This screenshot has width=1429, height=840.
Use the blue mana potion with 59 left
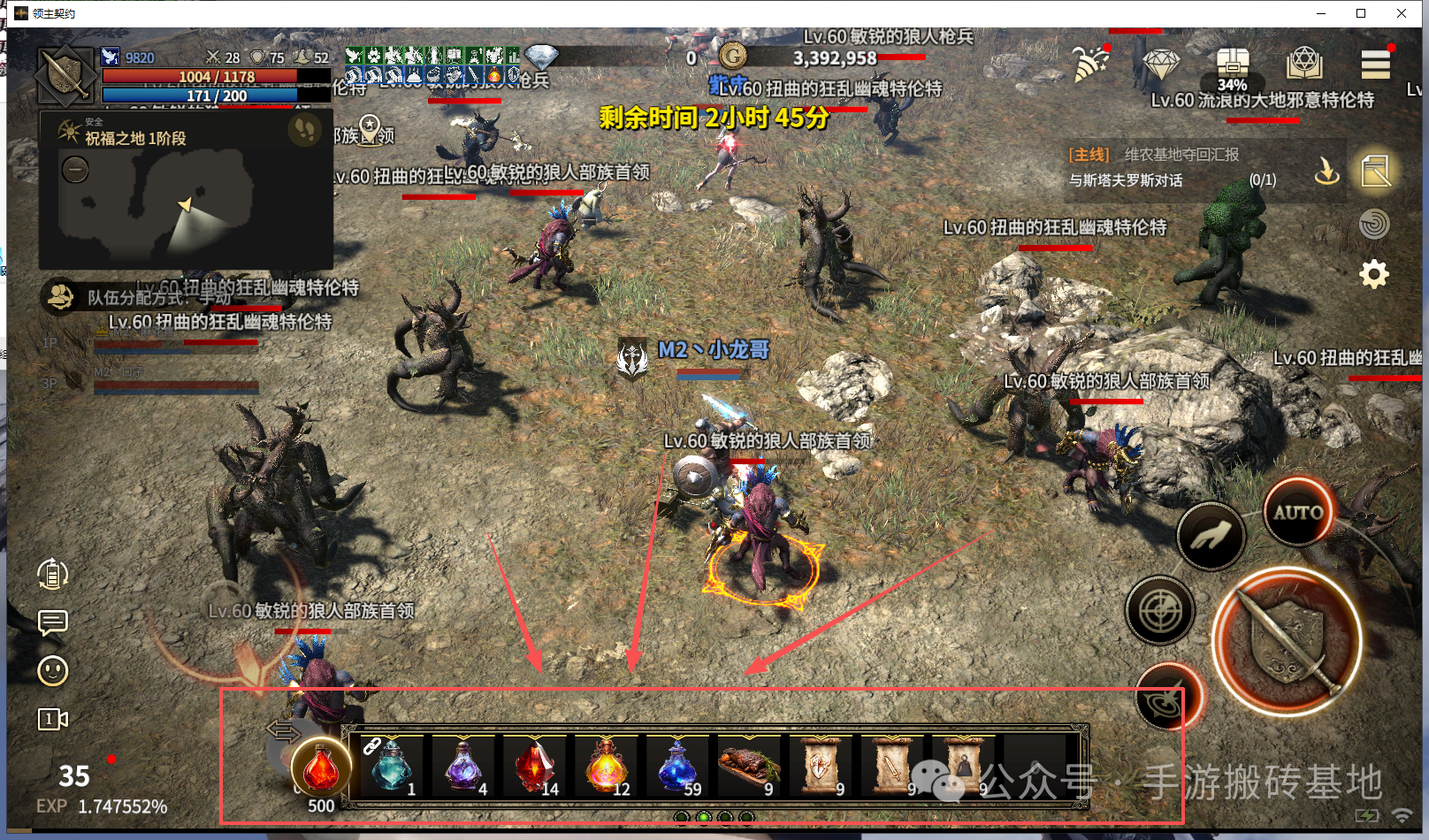pyautogui.click(x=678, y=765)
